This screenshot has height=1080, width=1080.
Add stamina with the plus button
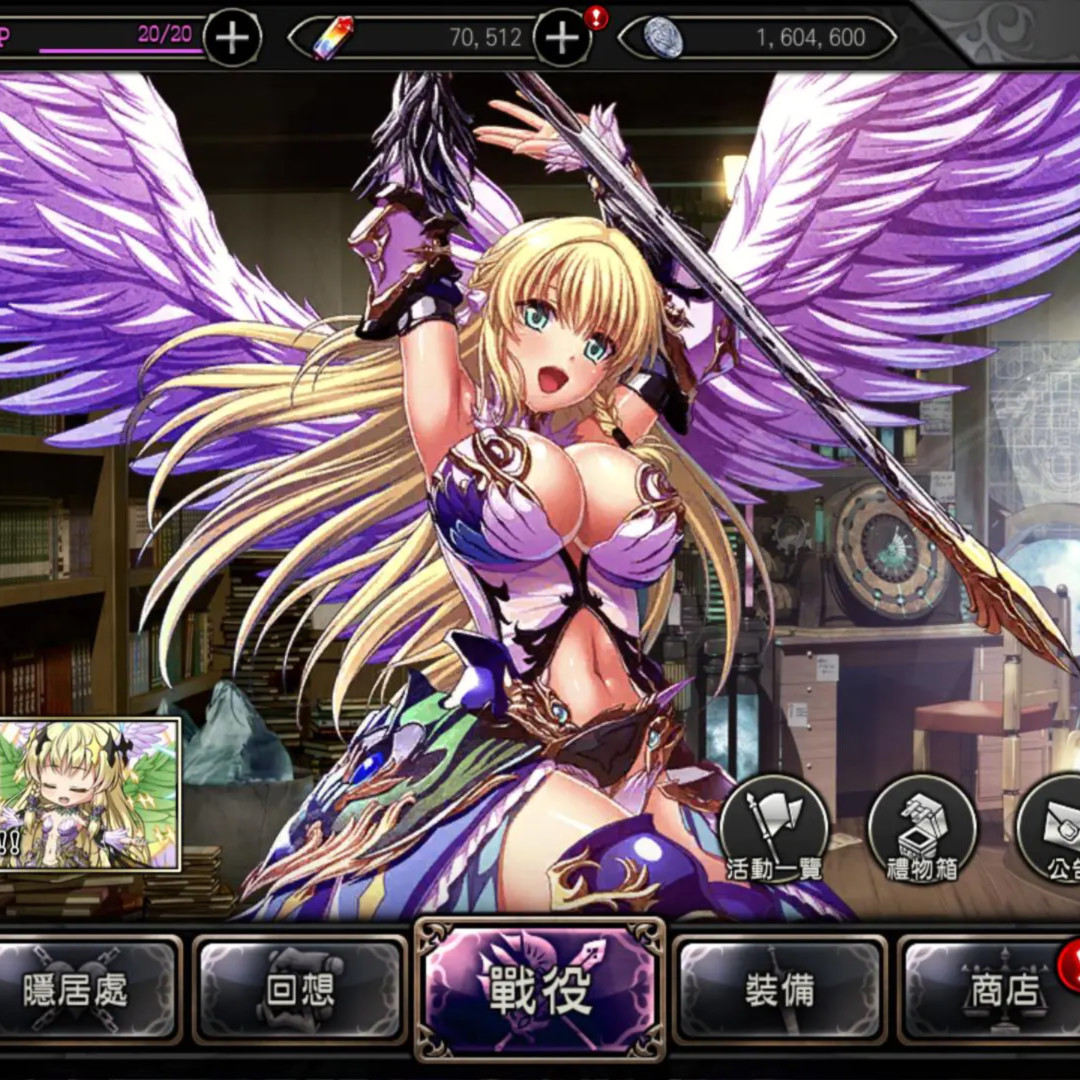232,38
